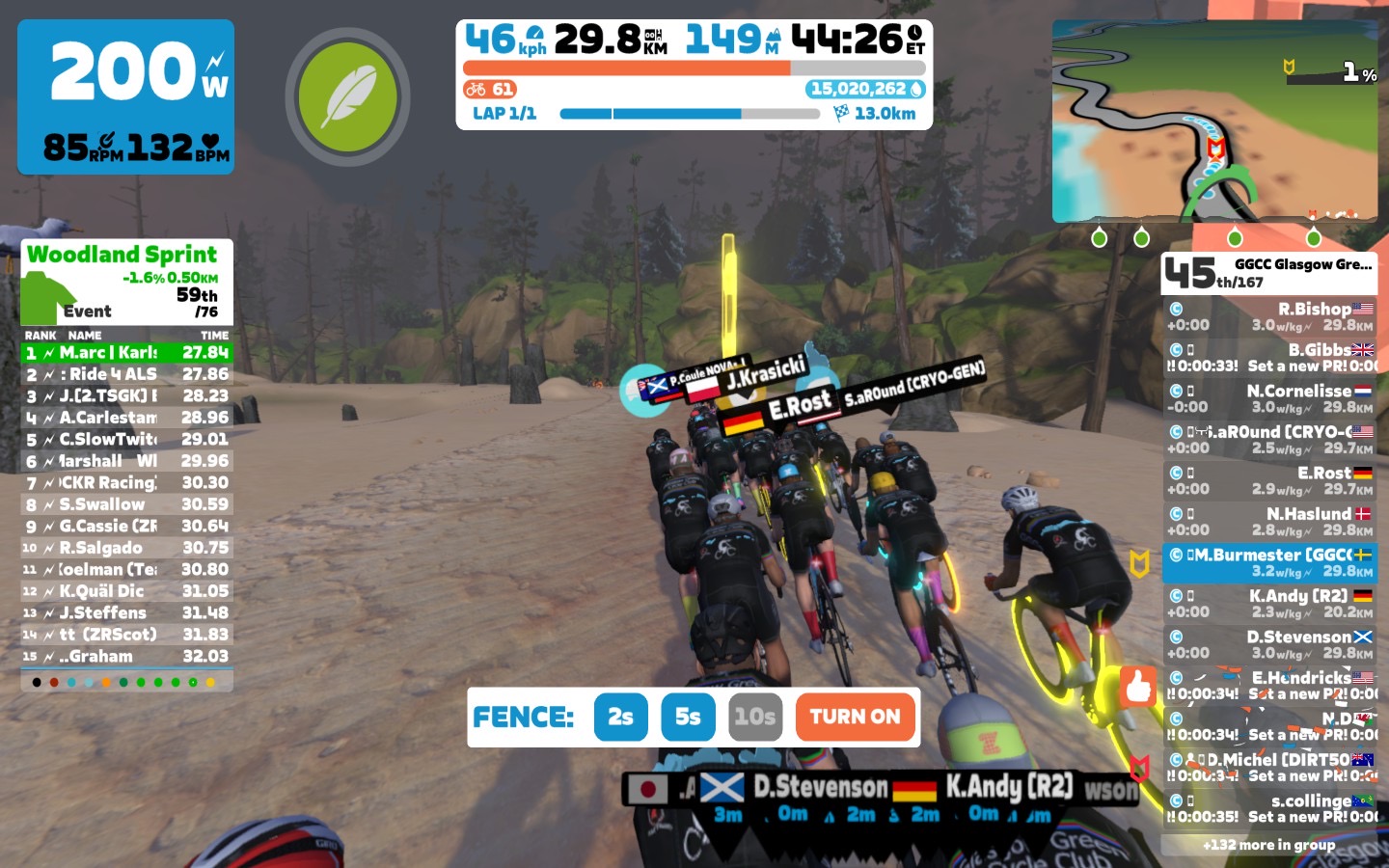Choose the 5s fence option

(688, 717)
